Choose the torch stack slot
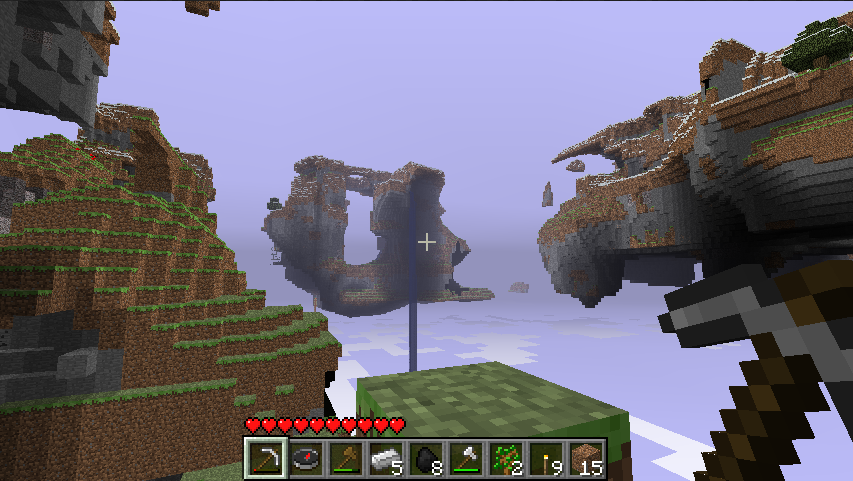 click(545, 460)
